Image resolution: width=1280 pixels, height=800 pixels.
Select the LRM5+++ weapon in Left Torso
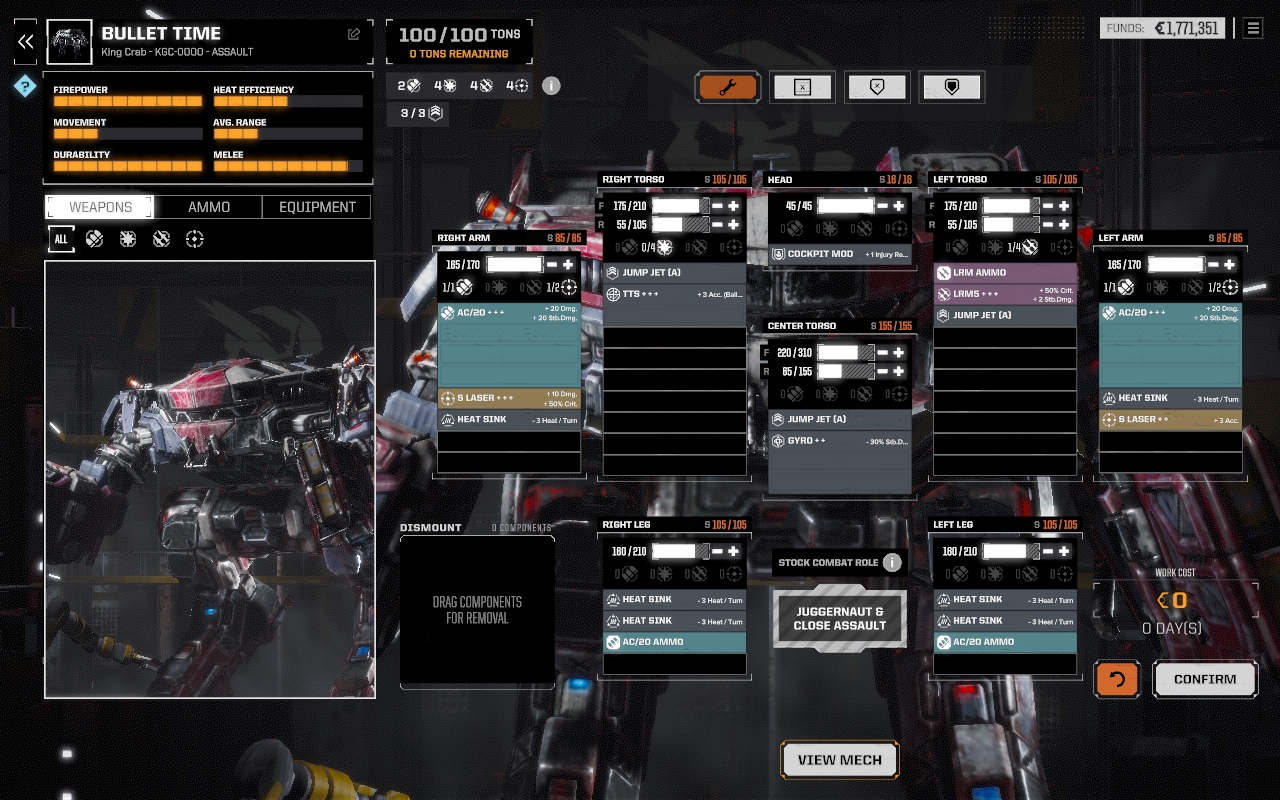pyautogui.click(x=1005, y=294)
